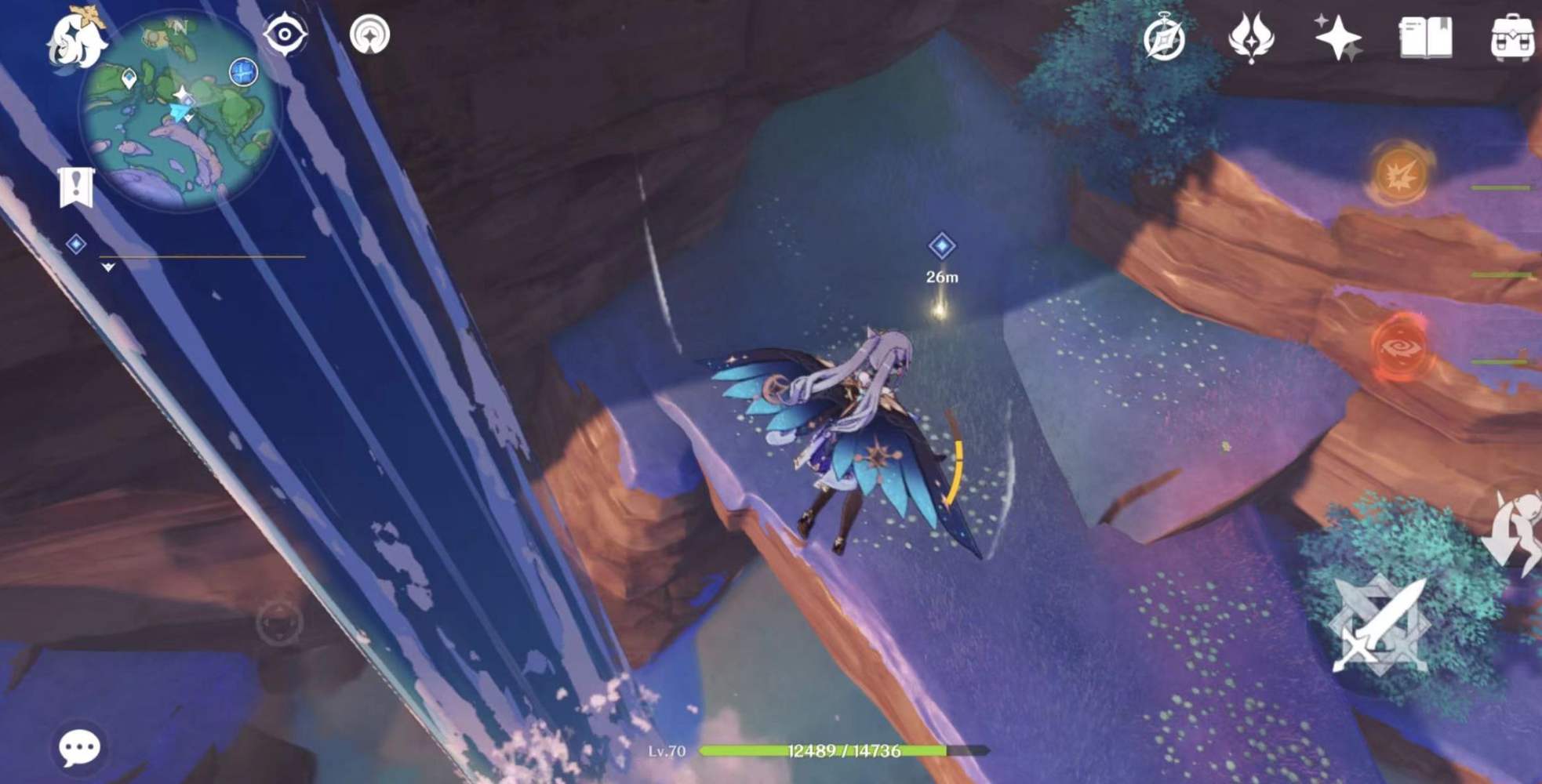Open the Wish star menu

(1342, 35)
